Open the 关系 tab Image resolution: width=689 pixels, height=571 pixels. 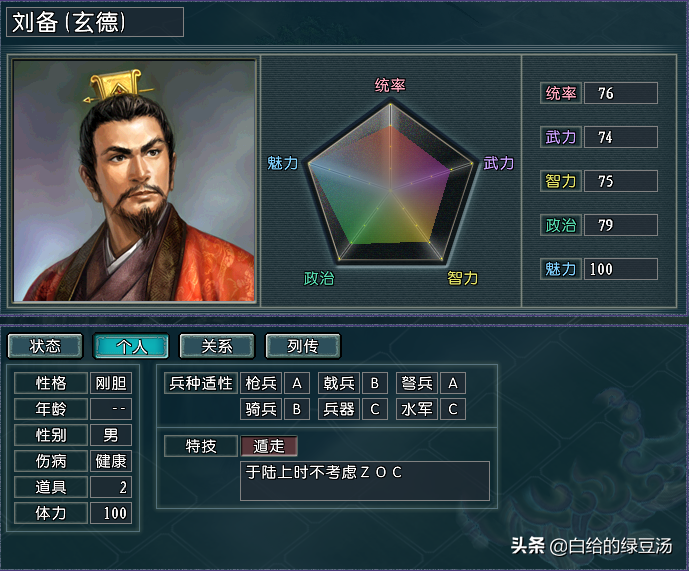tap(217, 346)
